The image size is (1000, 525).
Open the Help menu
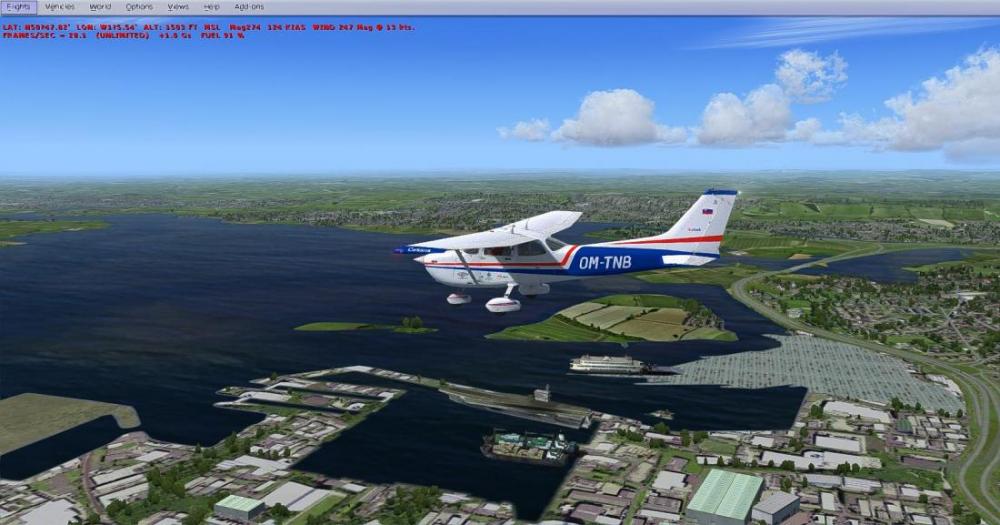click(x=211, y=7)
